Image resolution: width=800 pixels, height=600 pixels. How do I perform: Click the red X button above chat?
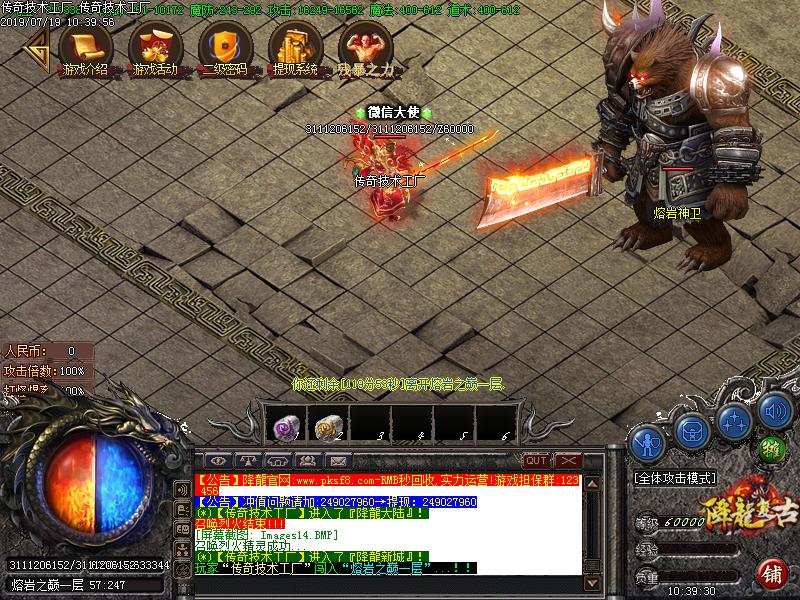(x=568, y=460)
